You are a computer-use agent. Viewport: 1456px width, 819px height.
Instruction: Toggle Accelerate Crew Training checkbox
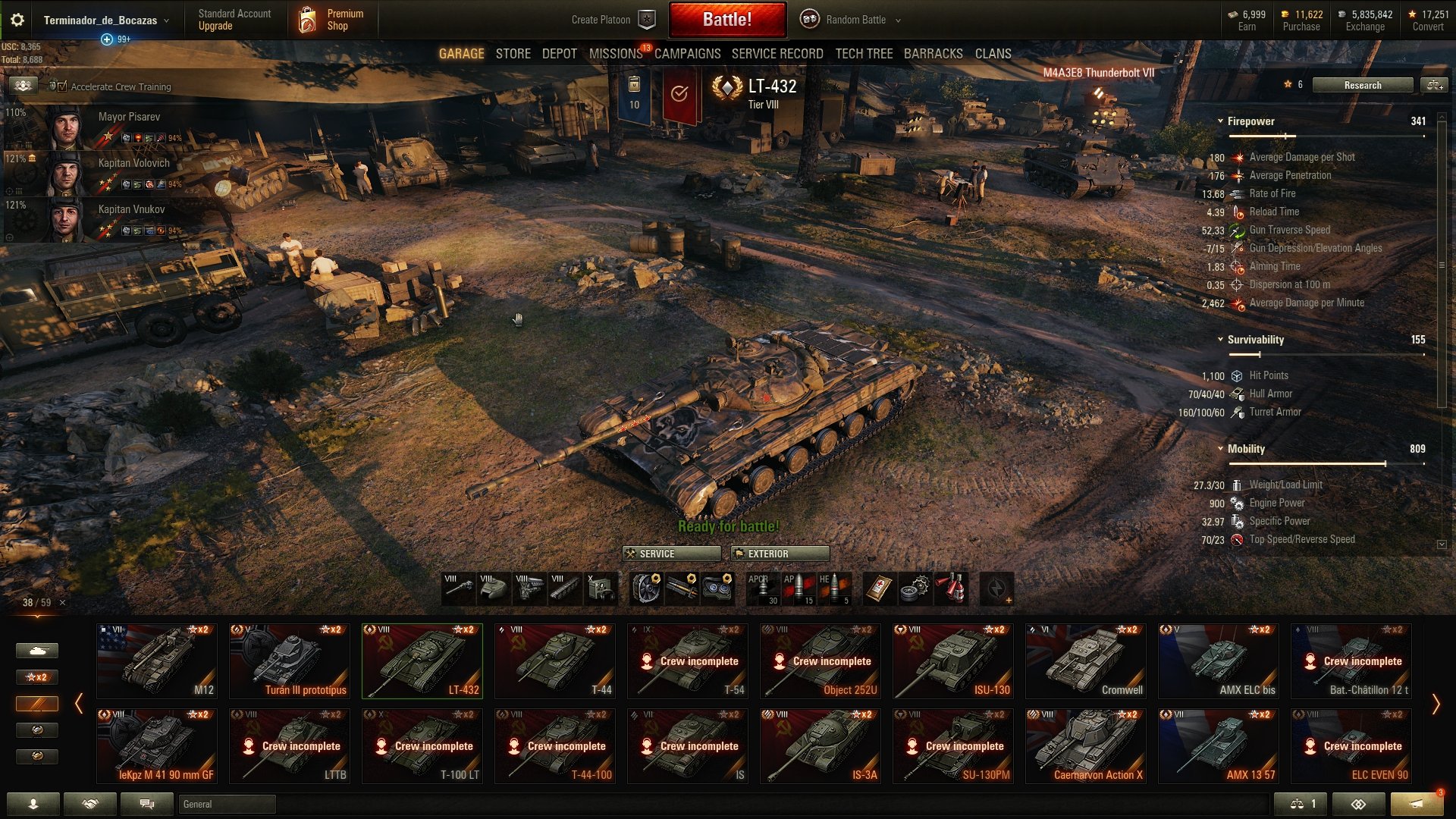pyautogui.click(x=61, y=86)
